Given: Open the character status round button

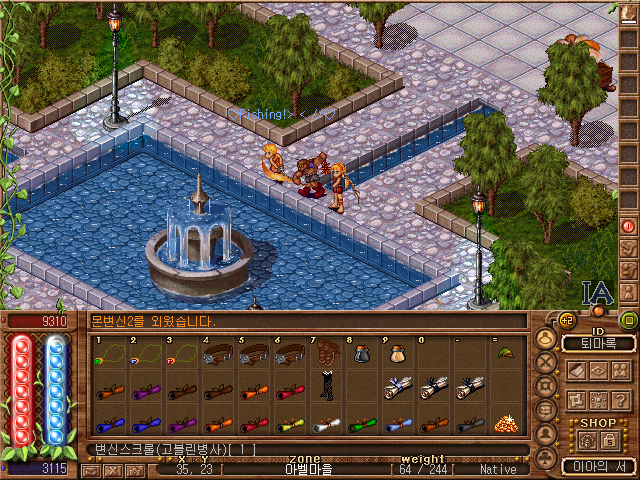Looking at the screenshot, I should (x=547, y=339).
